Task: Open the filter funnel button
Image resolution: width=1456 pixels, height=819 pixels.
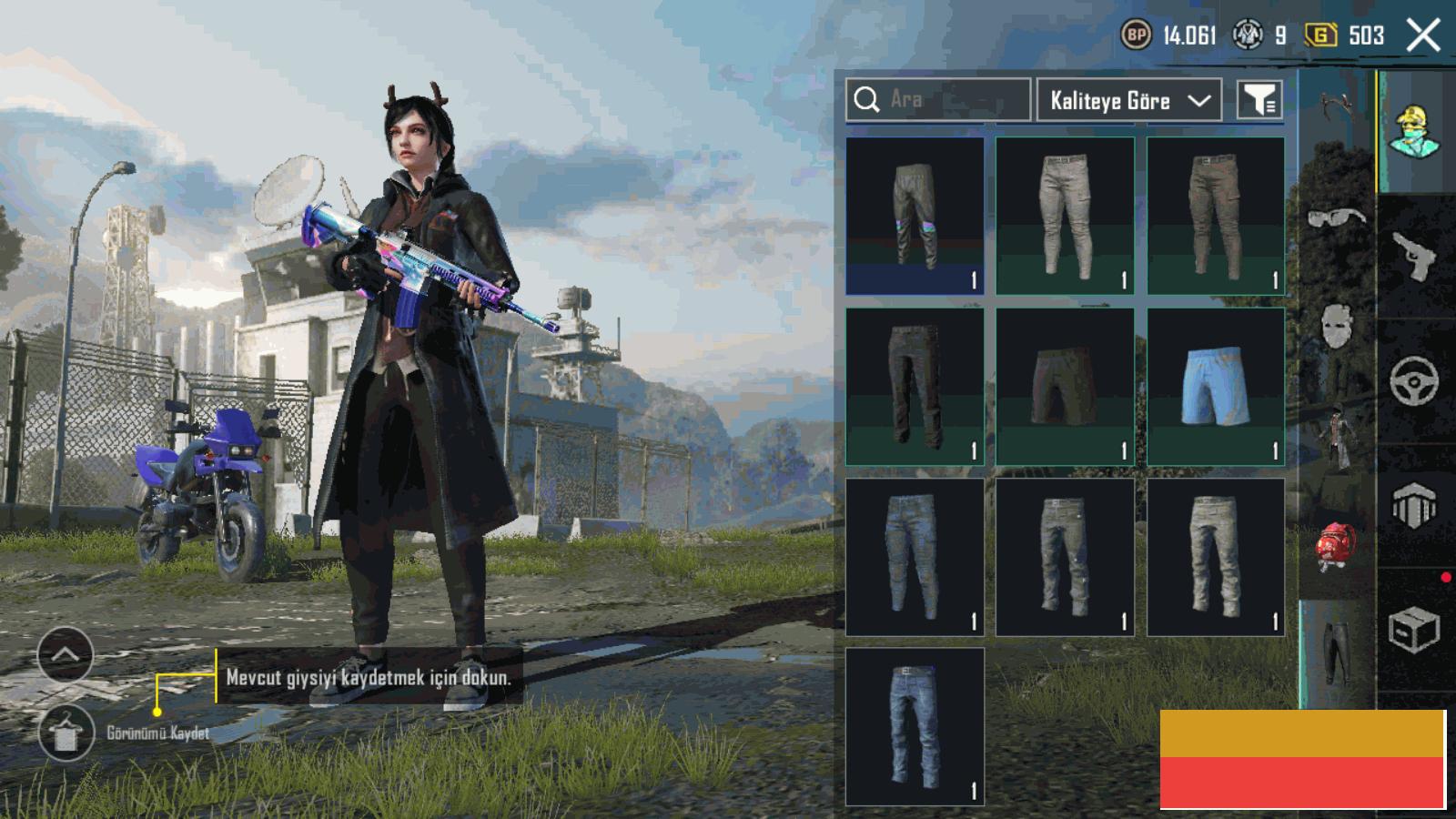Action: pyautogui.click(x=1259, y=100)
